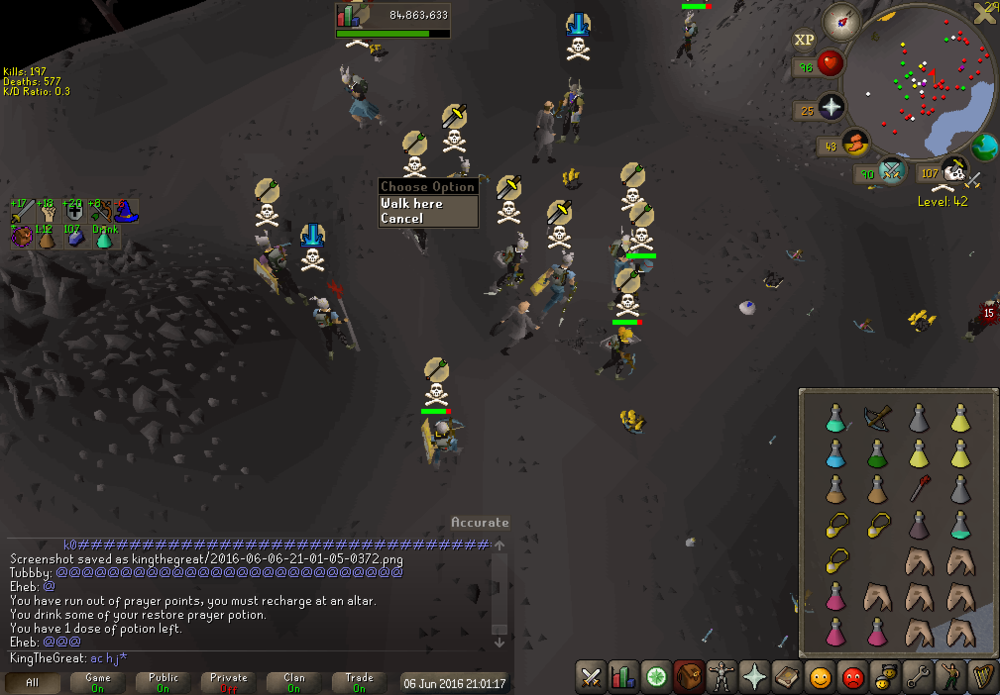Toggle run with the boot energy orb
1000x695 pixels.
[854, 145]
